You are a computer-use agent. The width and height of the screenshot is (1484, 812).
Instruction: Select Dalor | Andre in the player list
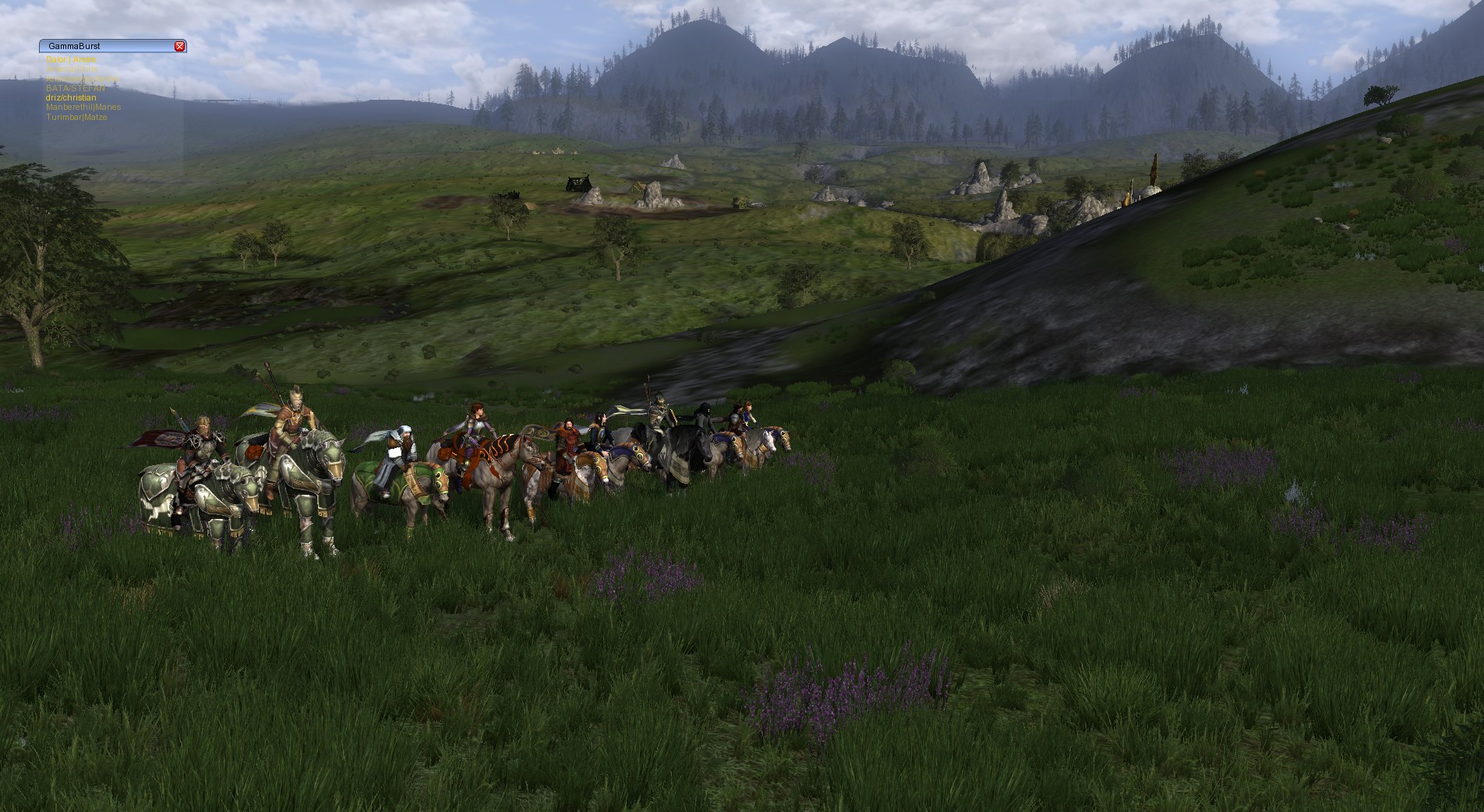point(71,59)
